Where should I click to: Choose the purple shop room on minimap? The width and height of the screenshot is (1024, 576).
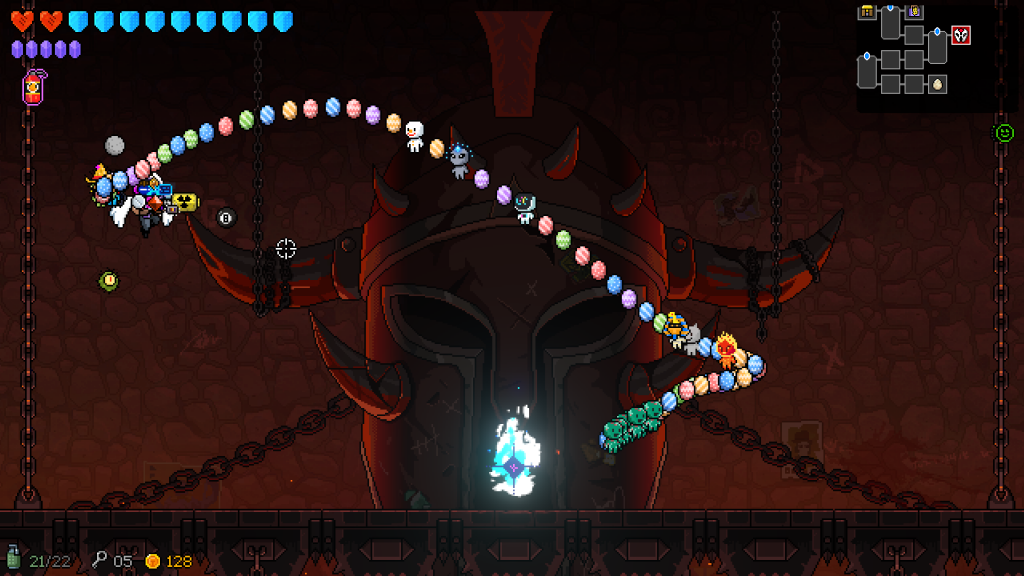[x=915, y=12]
